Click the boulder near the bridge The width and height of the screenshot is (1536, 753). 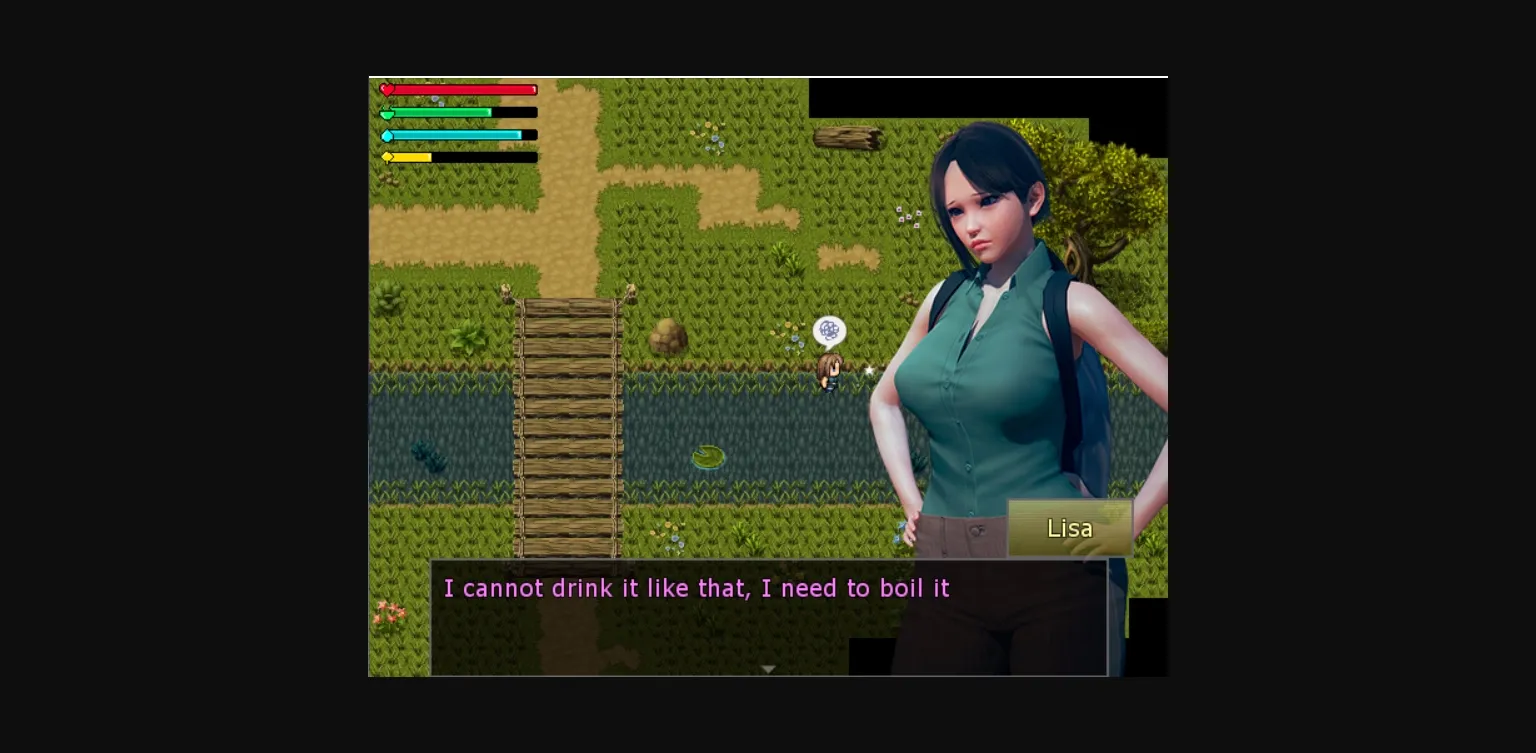667,338
